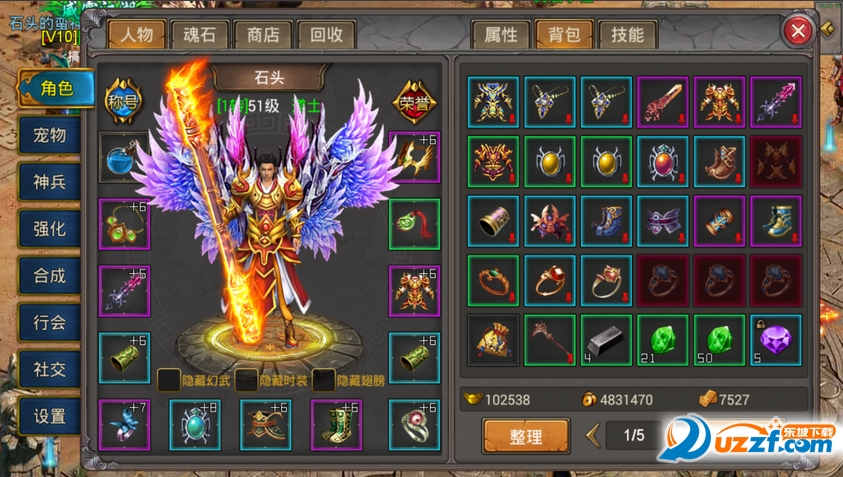The image size is (843, 477).
Task: Select the locked purple gem in the bag
Action: click(x=776, y=340)
